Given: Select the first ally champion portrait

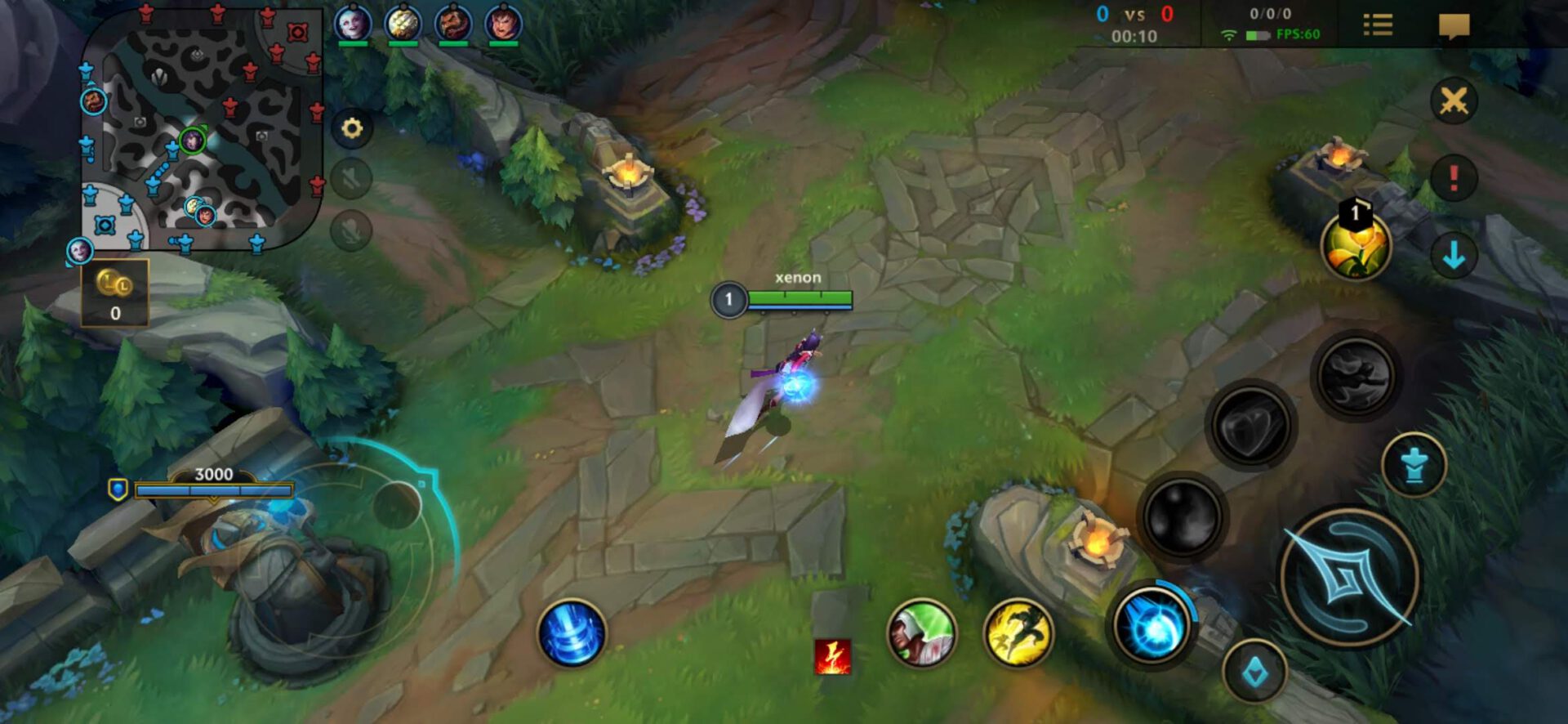Looking at the screenshot, I should [x=351, y=23].
